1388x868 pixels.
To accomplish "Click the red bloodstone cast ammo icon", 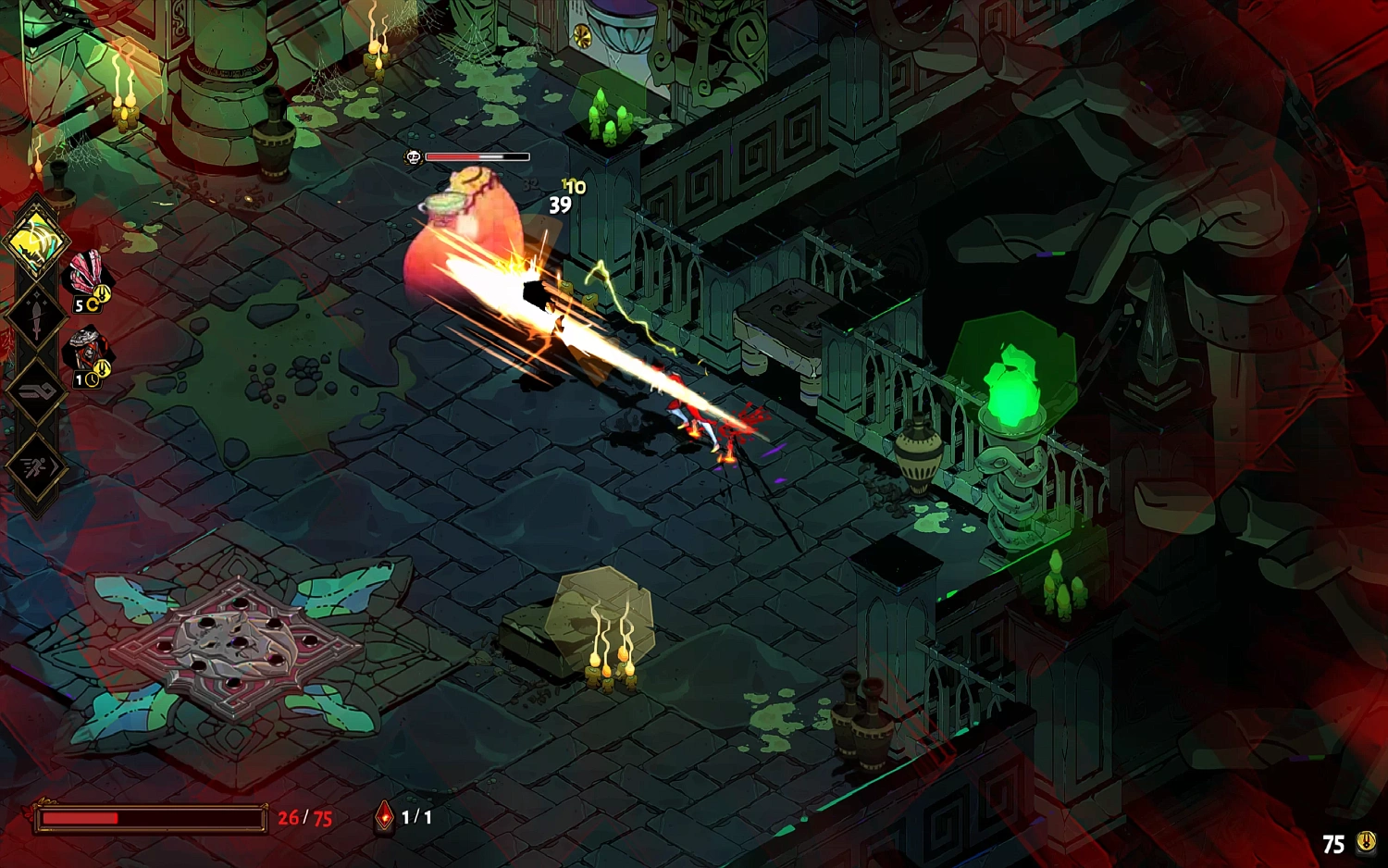I will pos(384,816).
